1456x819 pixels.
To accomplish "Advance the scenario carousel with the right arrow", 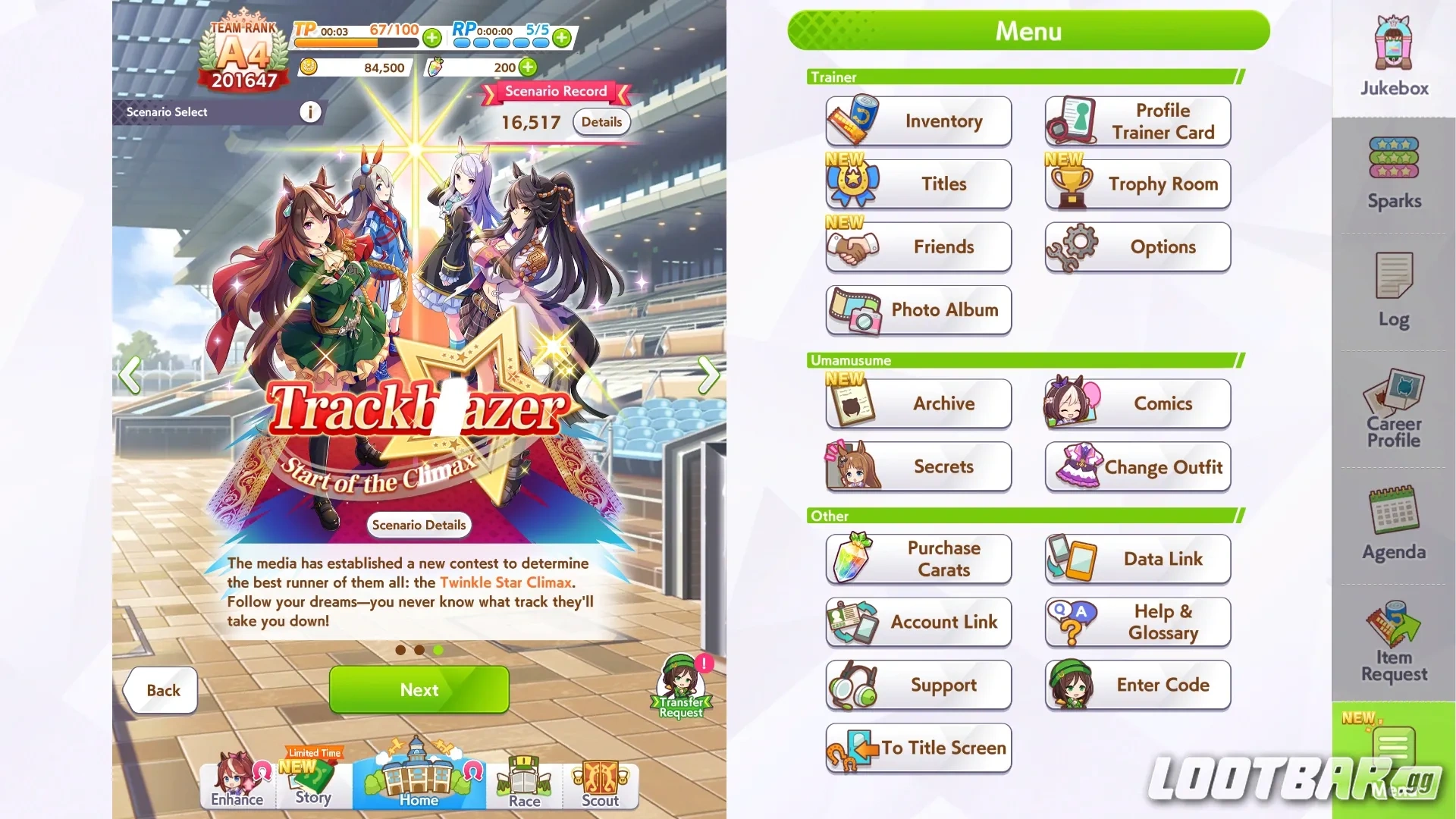I will tap(710, 375).
